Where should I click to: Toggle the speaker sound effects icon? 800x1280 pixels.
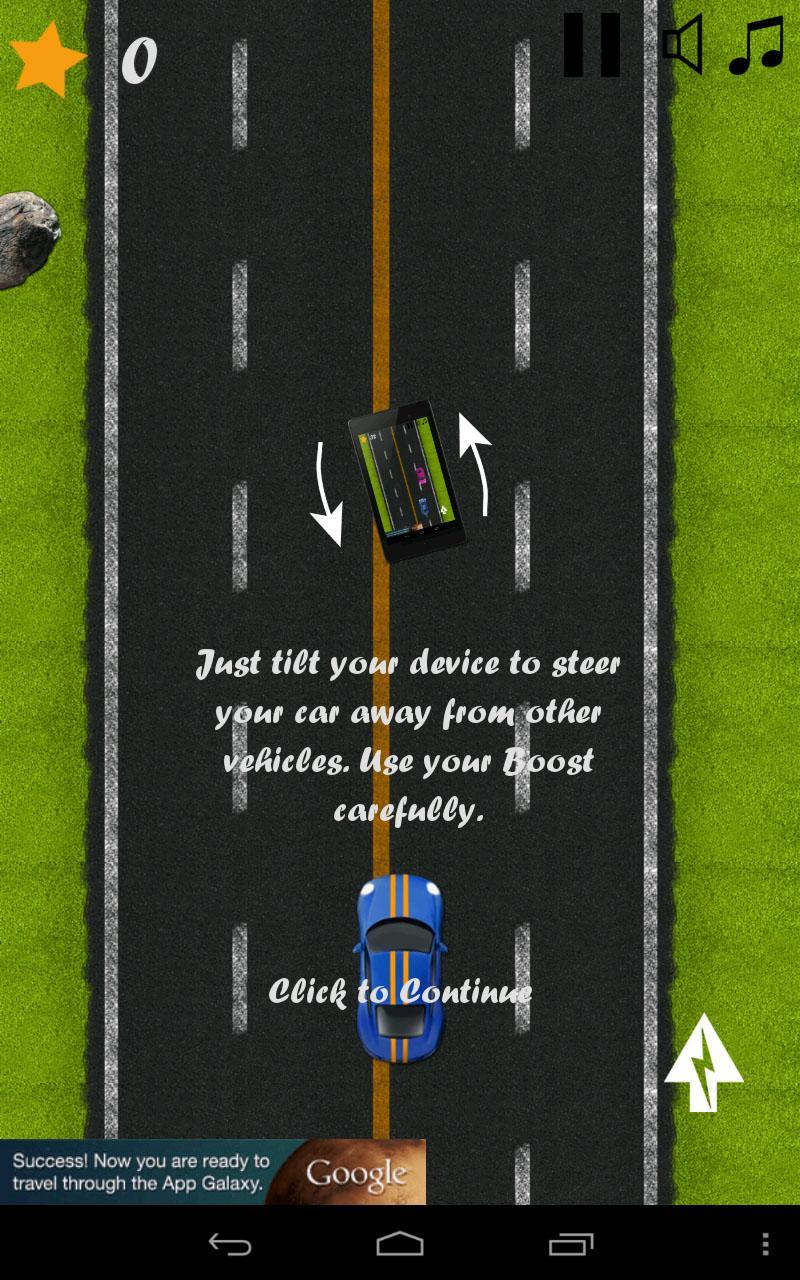click(683, 45)
